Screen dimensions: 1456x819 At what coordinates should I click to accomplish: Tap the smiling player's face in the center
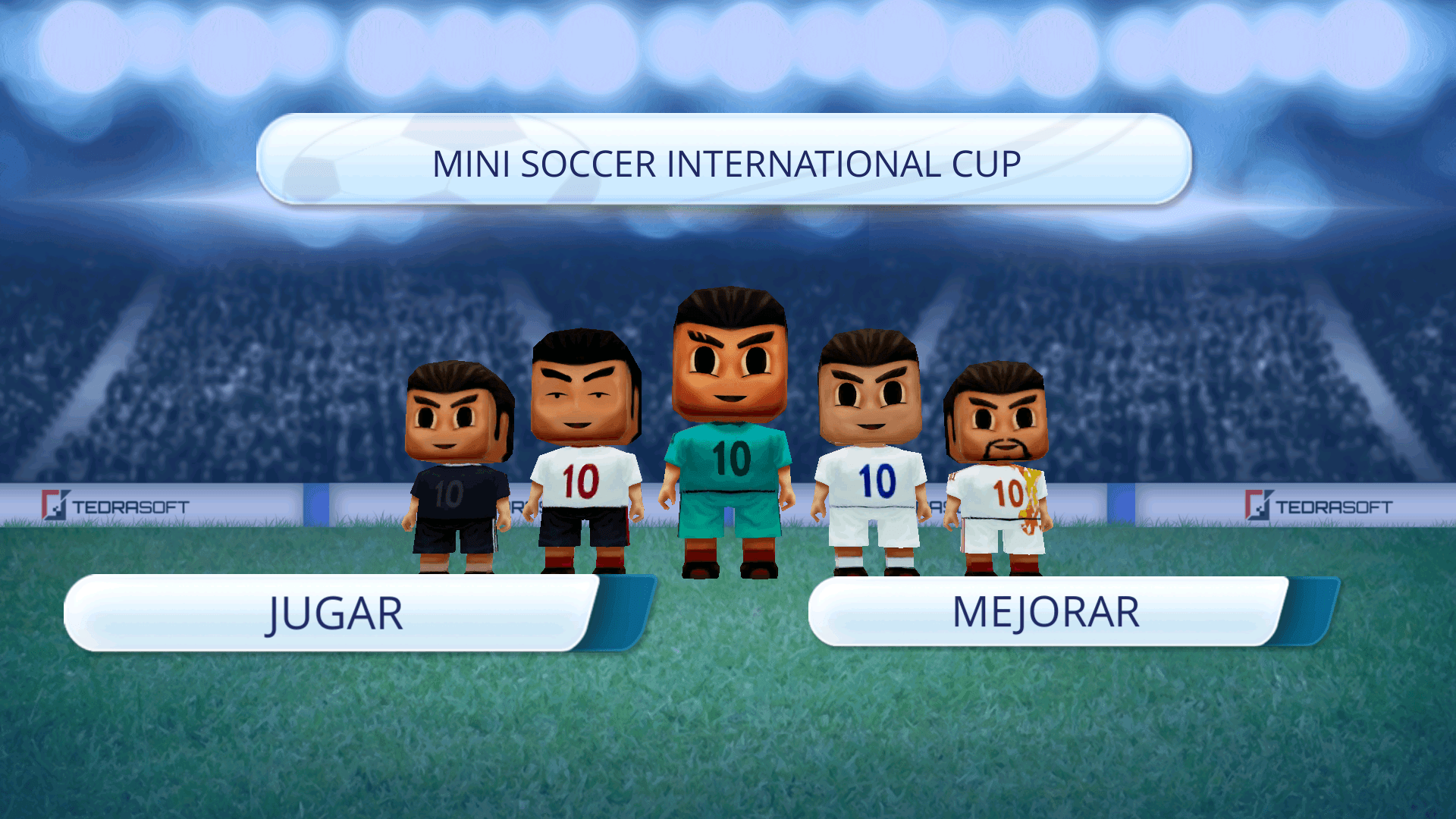click(728, 356)
